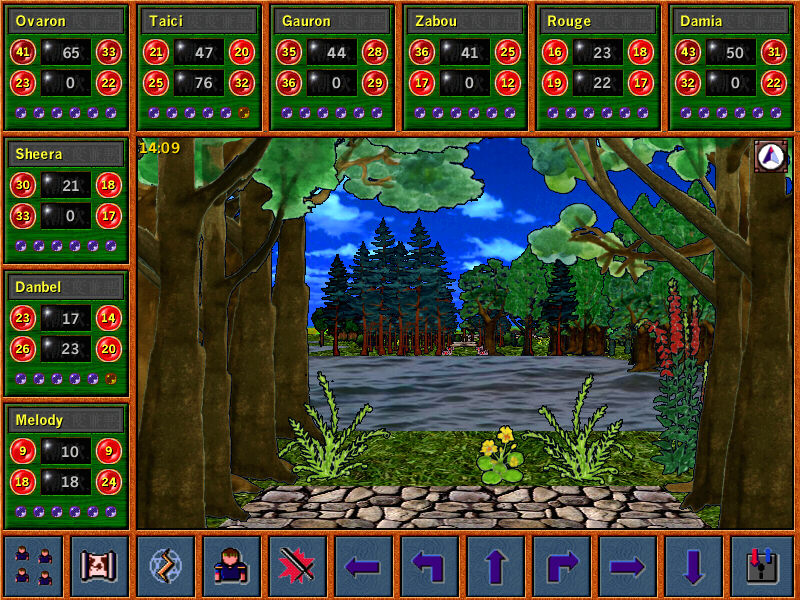The image size is (800, 600).
Task: Strafe left with the straight left arrow
Action: click(x=363, y=566)
